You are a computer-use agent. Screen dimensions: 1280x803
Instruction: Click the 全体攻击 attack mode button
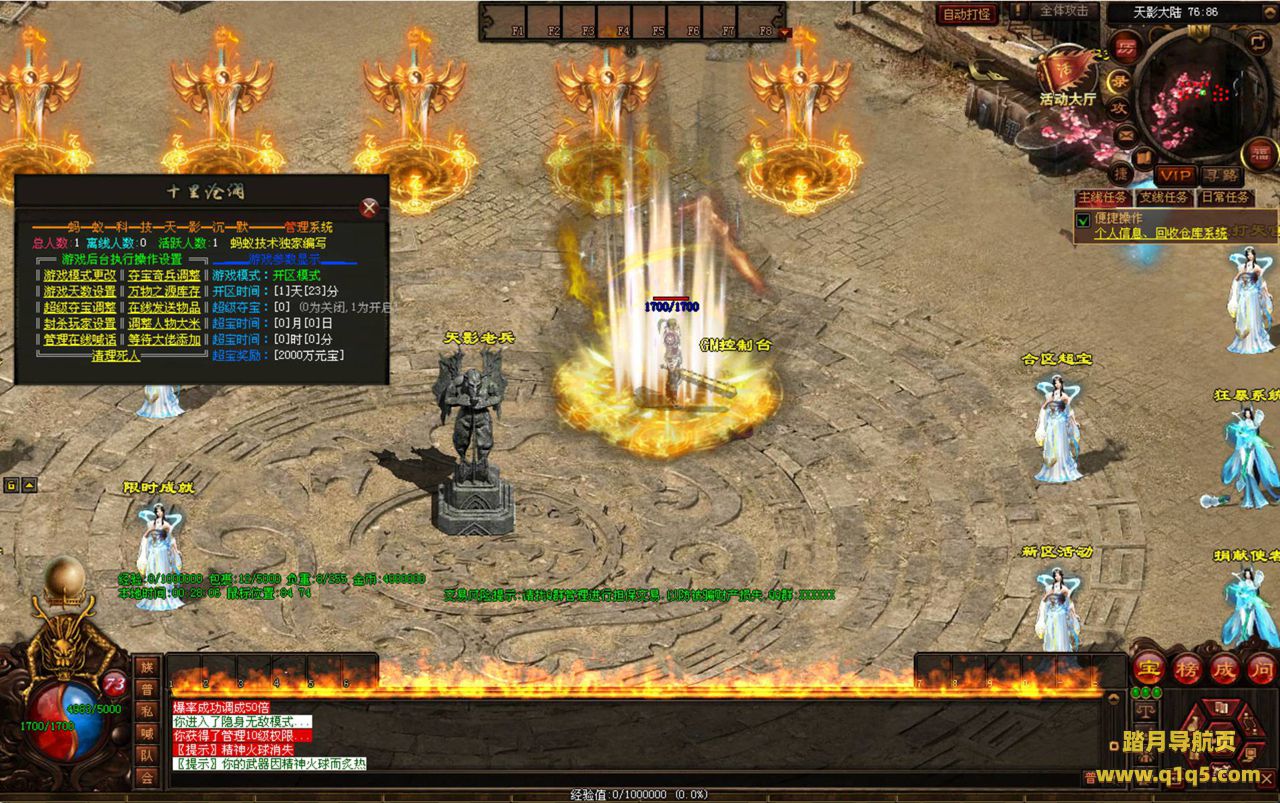click(1064, 11)
